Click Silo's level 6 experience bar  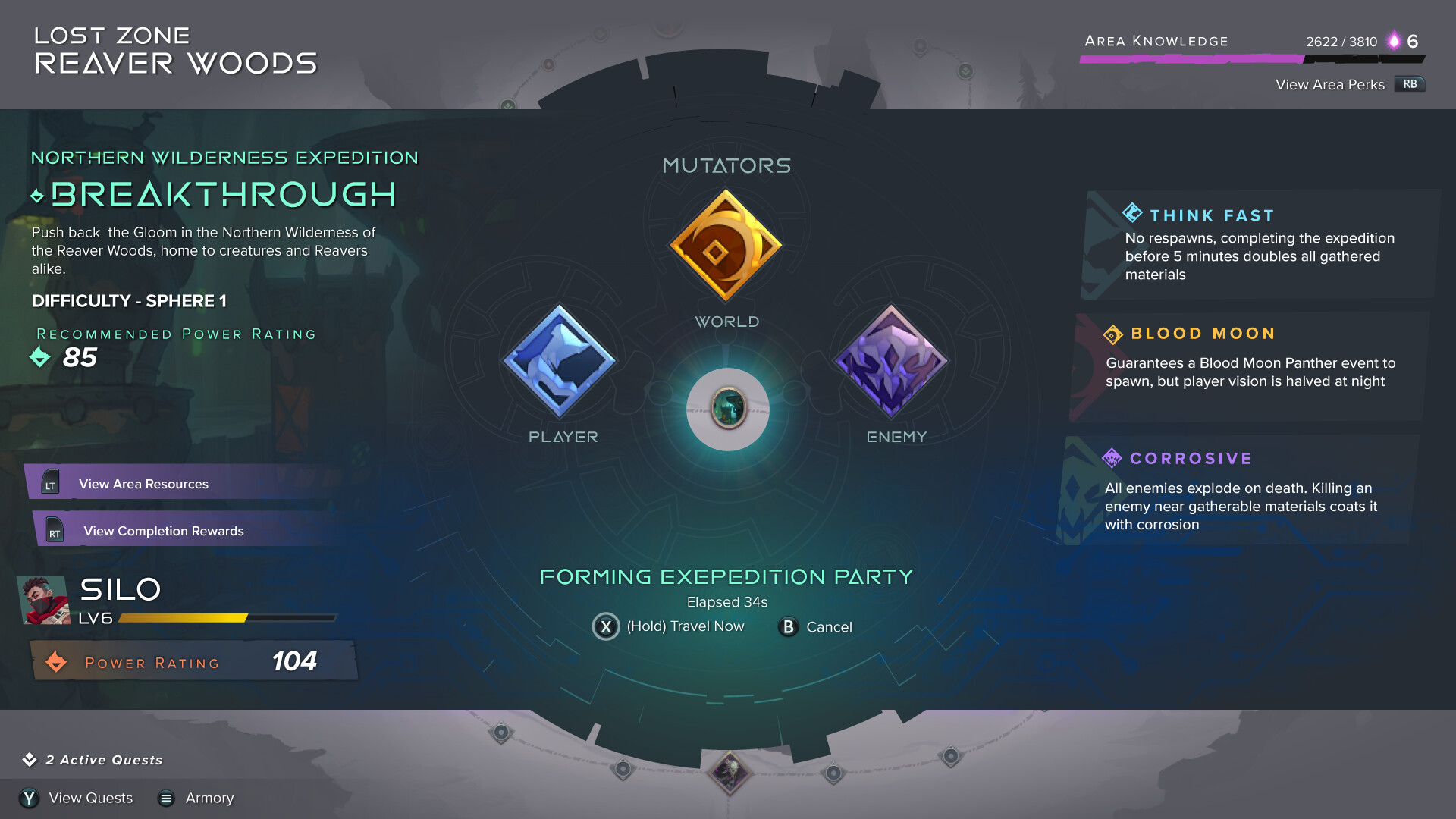[x=224, y=618]
